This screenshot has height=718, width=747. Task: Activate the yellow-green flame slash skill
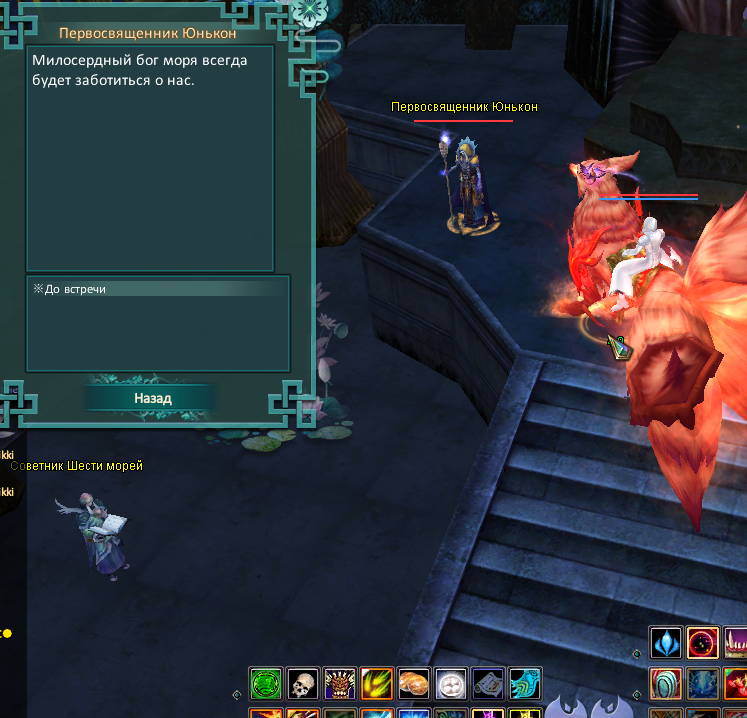377,684
